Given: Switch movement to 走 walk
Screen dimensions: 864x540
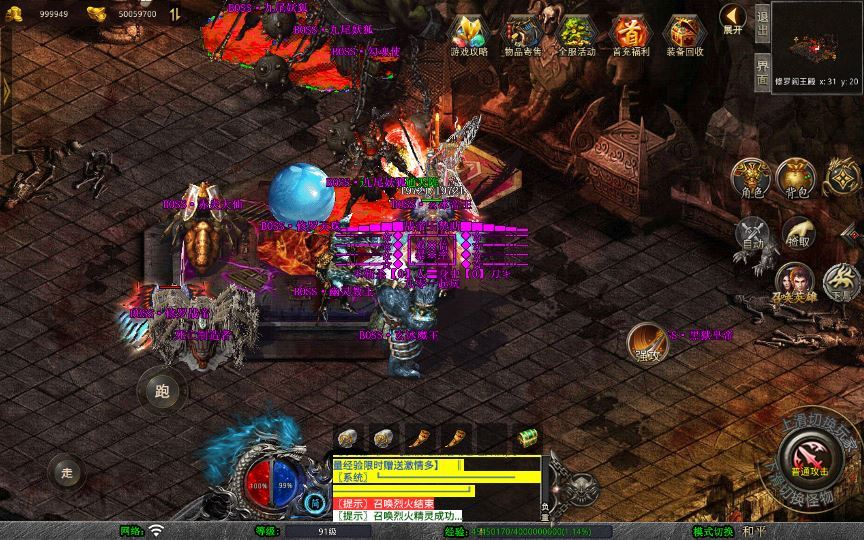Looking at the screenshot, I should click(67, 471).
